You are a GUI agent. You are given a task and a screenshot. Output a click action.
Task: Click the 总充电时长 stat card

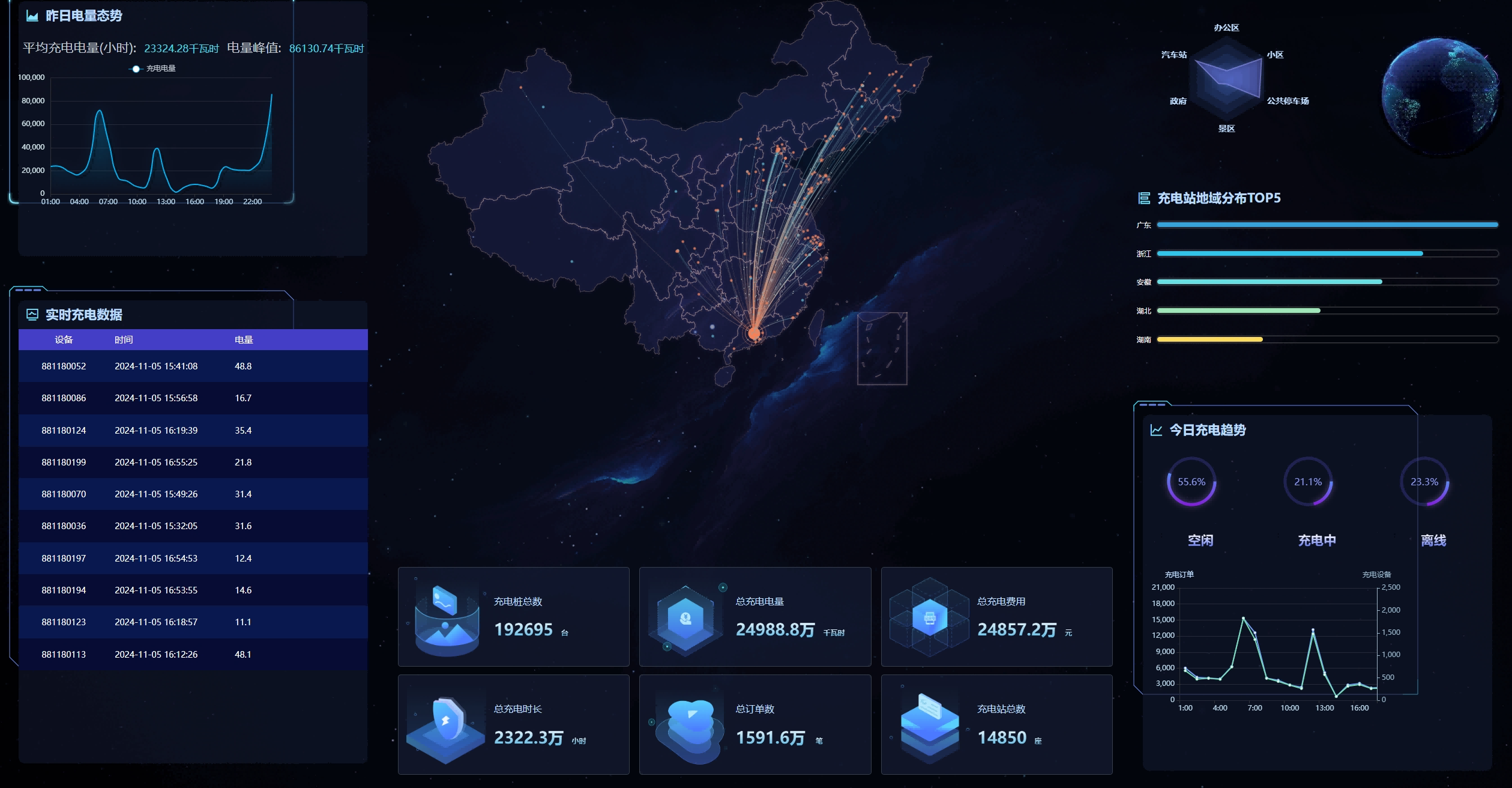tap(513, 724)
